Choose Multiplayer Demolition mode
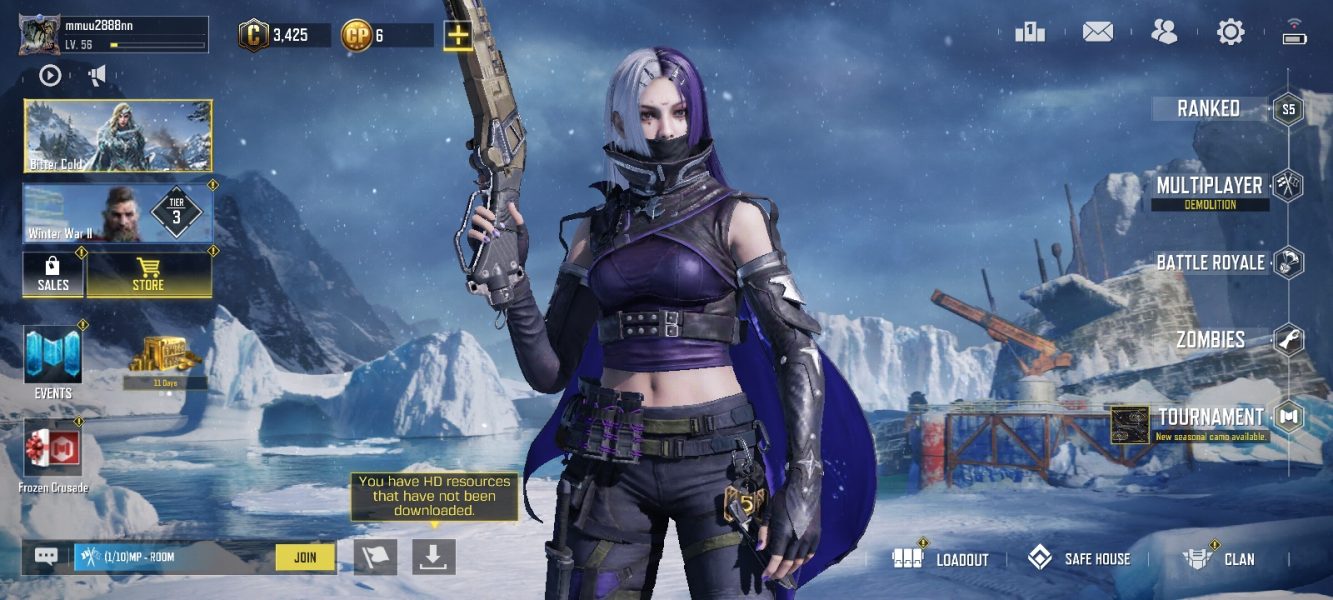The height and width of the screenshot is (600, 1333). point(1210,189)
